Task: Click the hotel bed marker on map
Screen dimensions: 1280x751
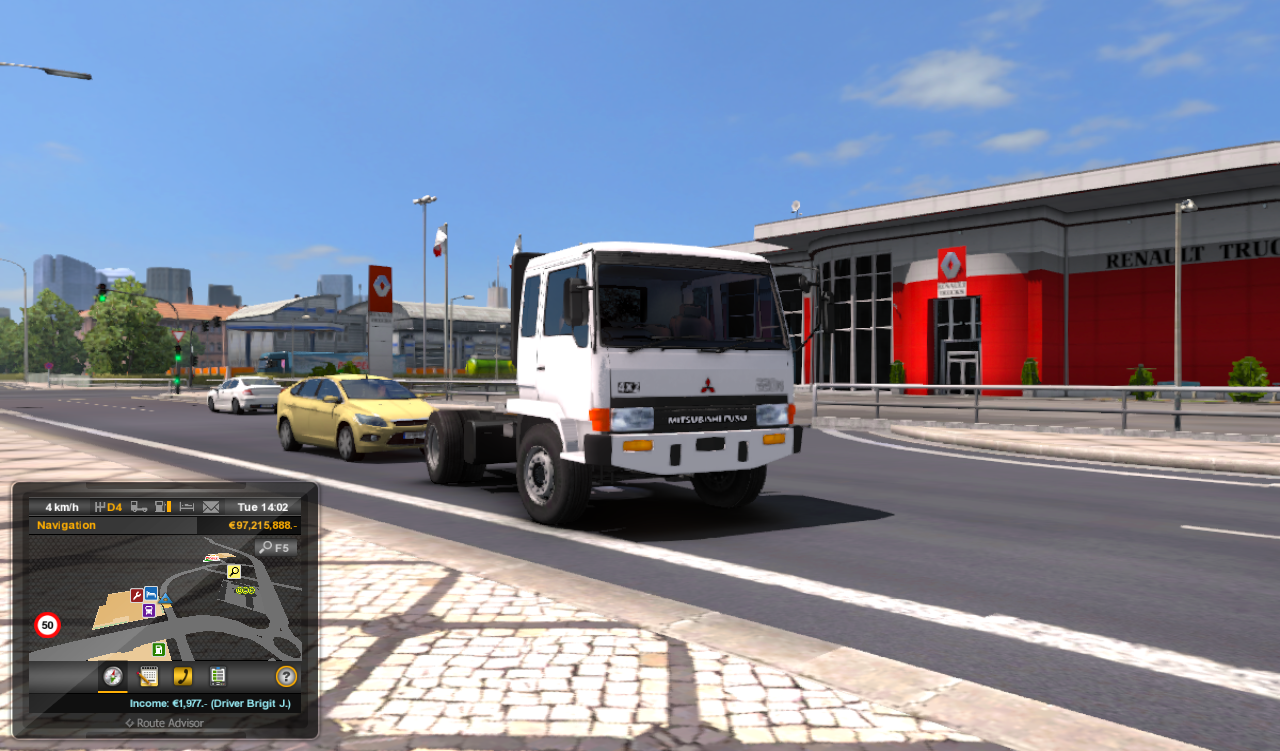Action: point(151,594)
